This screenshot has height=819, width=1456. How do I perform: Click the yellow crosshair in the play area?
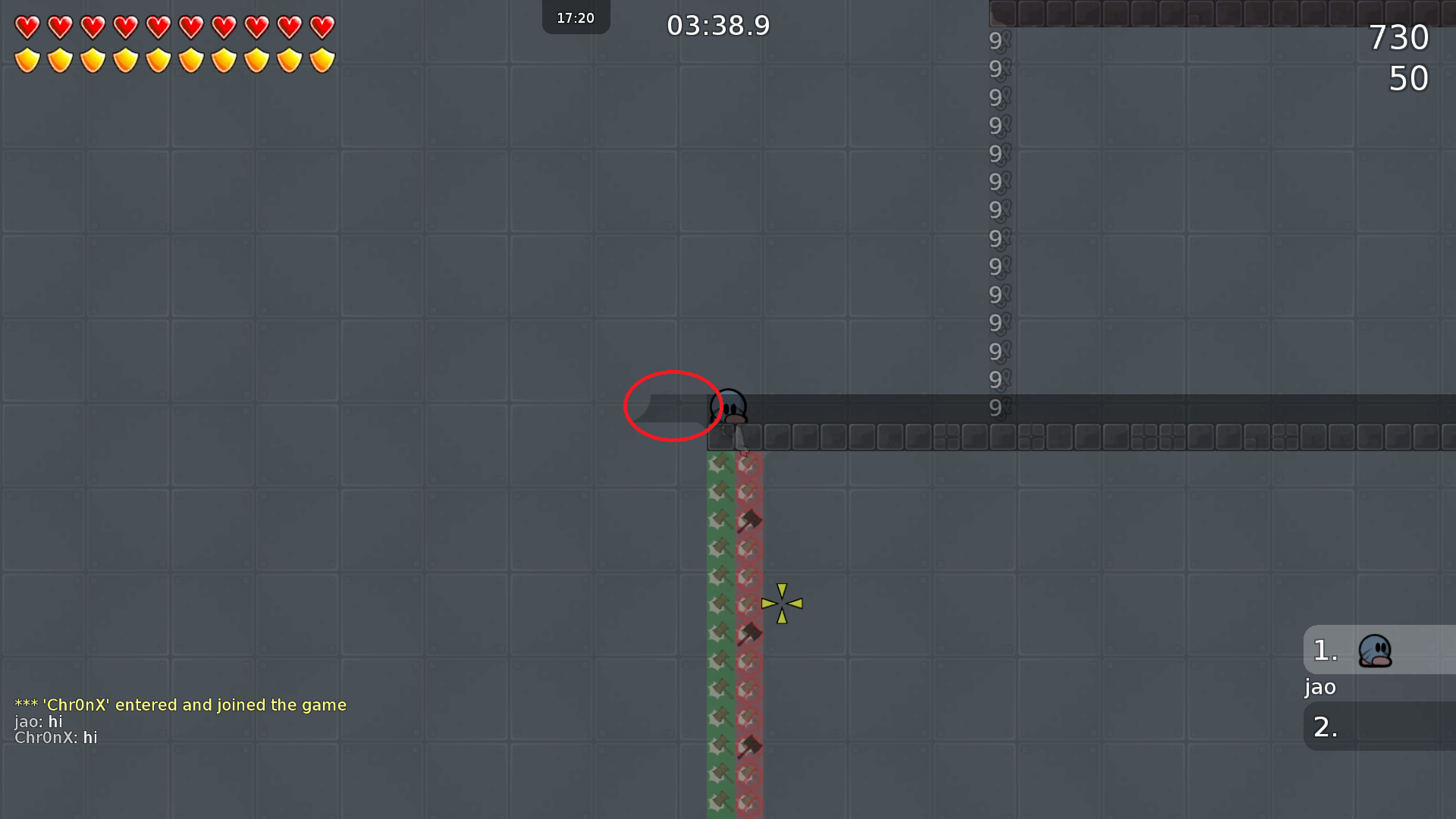782,604
